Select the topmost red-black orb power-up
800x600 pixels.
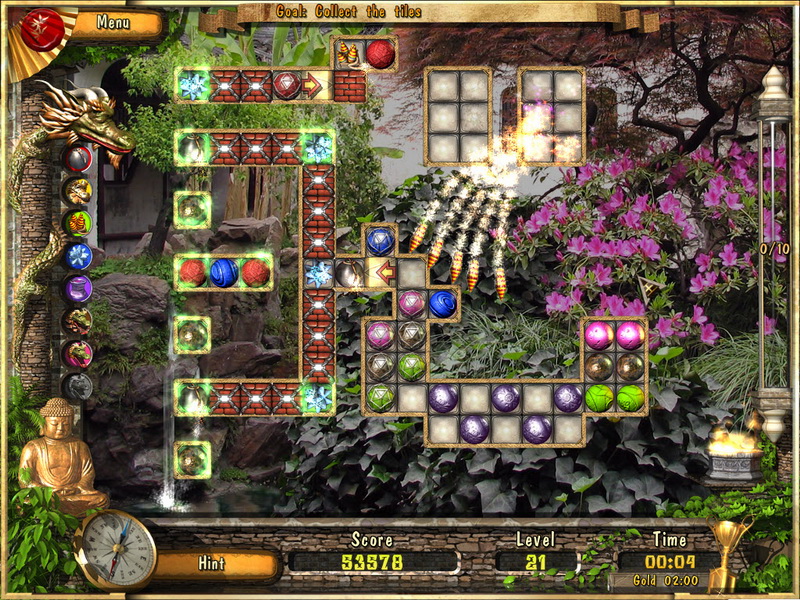(x=78, y=158)
